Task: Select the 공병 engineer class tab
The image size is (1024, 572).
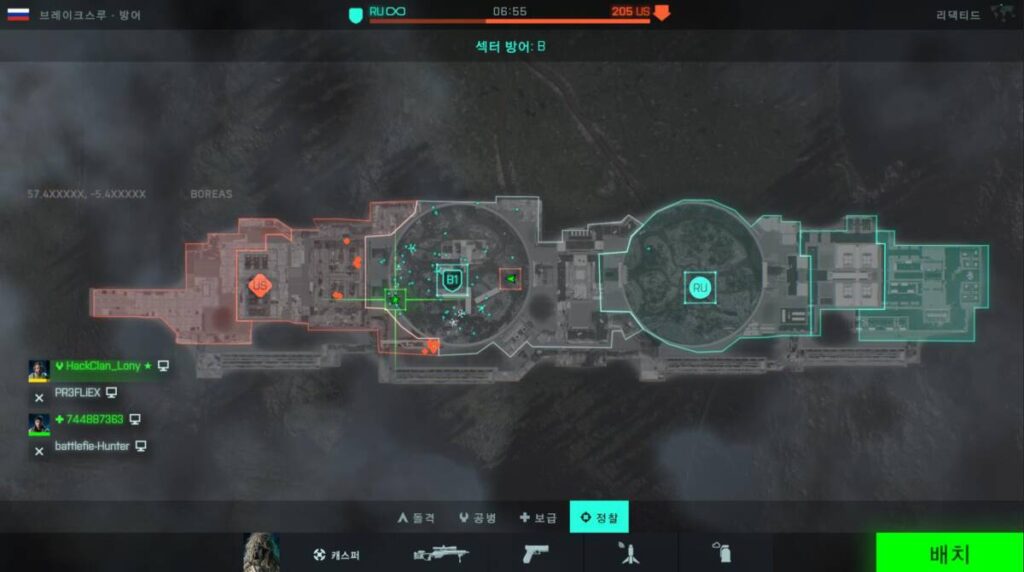Action: [477, 517]
